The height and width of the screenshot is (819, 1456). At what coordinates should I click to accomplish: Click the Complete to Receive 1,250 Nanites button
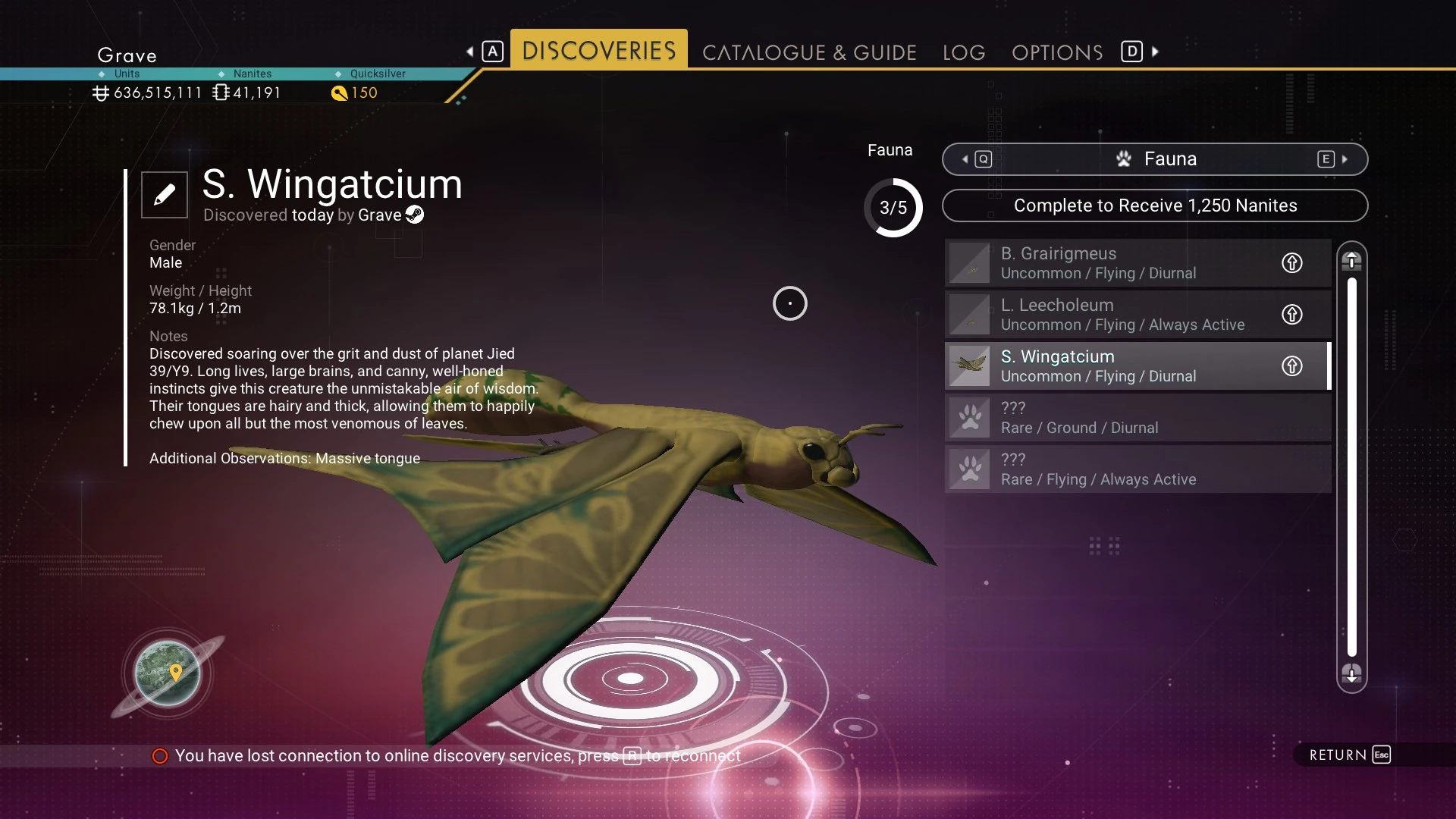(x=1155, y=206)
